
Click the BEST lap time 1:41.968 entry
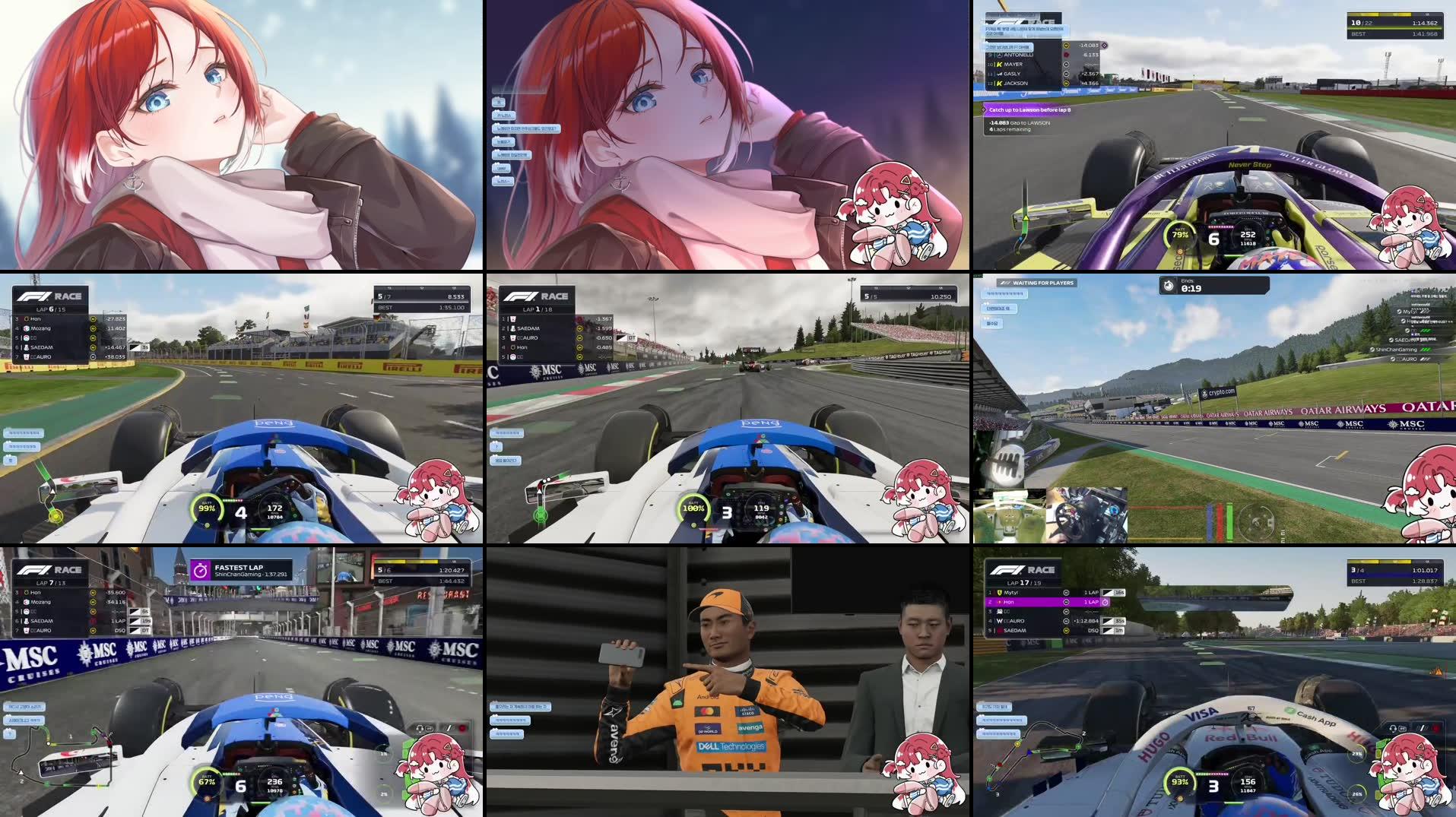[x=1424, y=33]
